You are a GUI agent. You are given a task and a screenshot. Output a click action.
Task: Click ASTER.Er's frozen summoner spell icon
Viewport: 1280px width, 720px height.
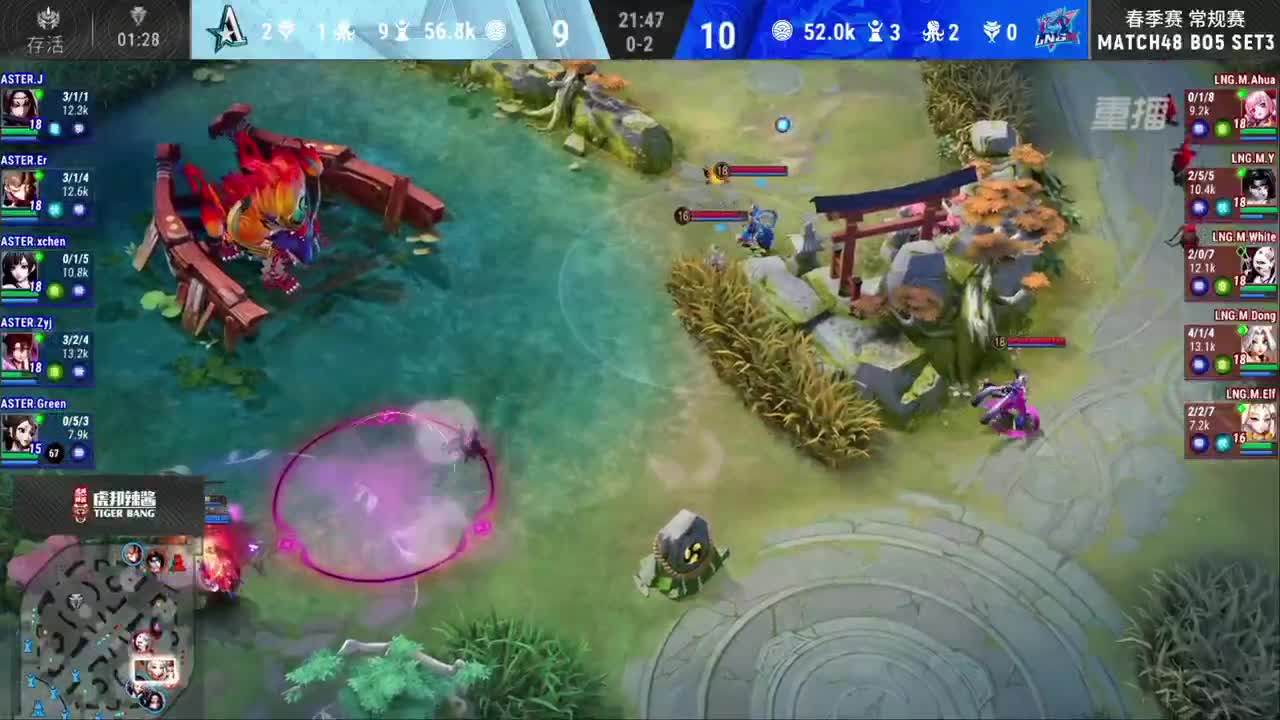coord(54,209)
